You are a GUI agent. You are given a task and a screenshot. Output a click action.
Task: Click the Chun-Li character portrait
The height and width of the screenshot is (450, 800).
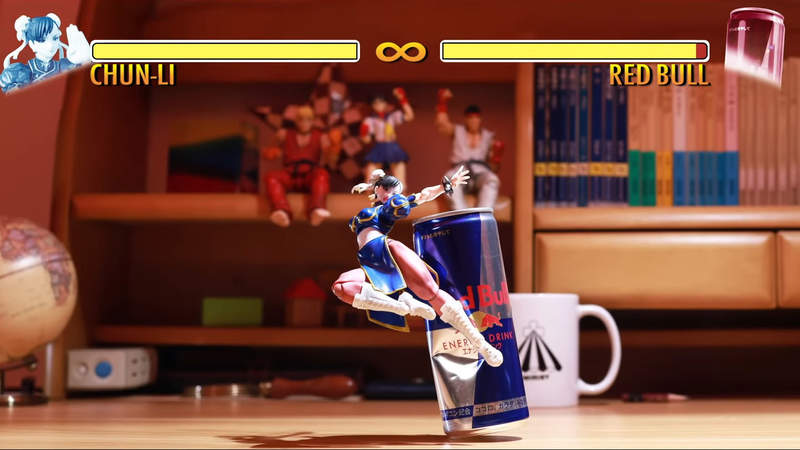pyautogui.click(x=42, y=52)
